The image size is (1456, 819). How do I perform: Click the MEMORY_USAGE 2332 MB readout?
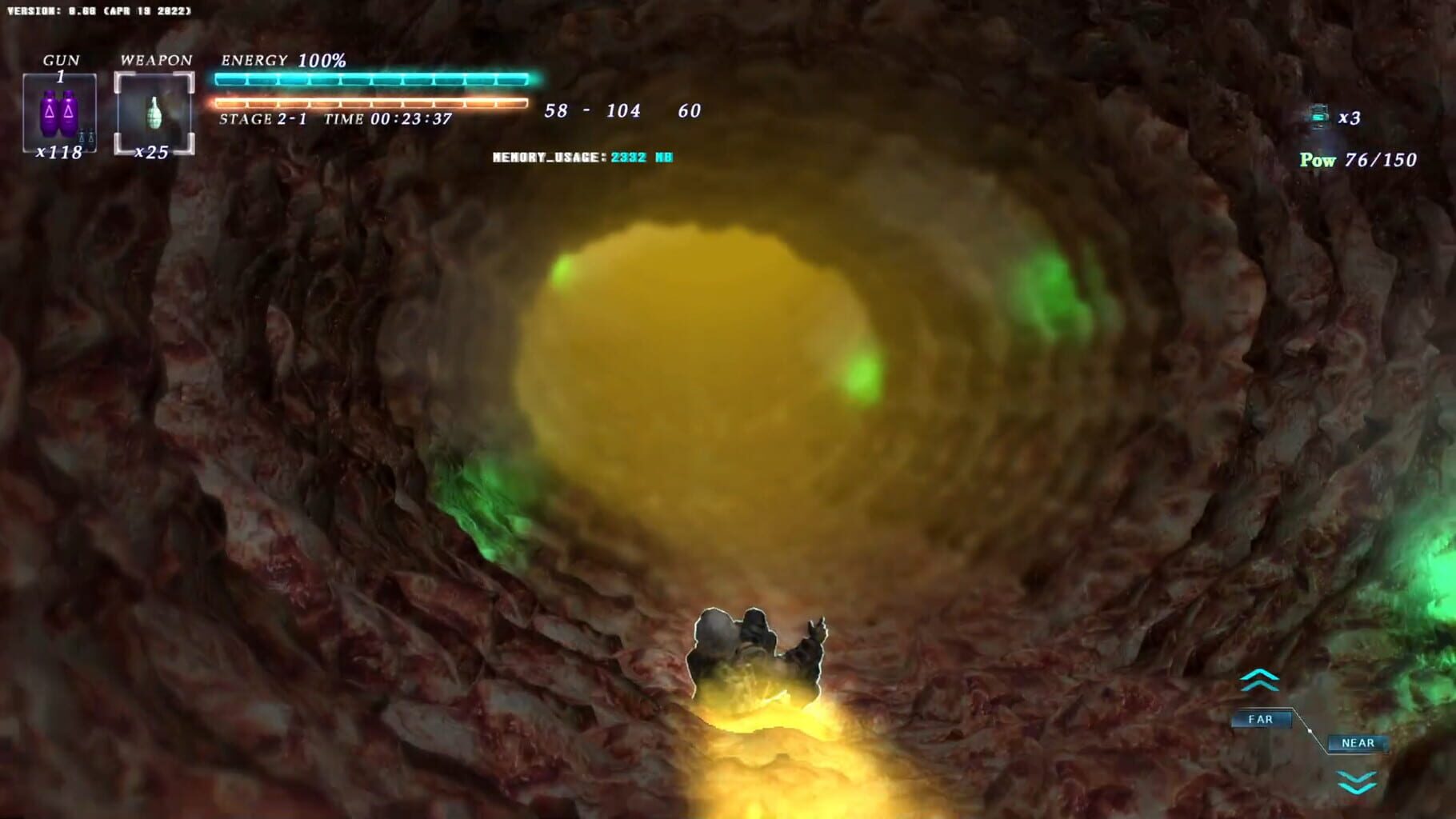[581, 158]
